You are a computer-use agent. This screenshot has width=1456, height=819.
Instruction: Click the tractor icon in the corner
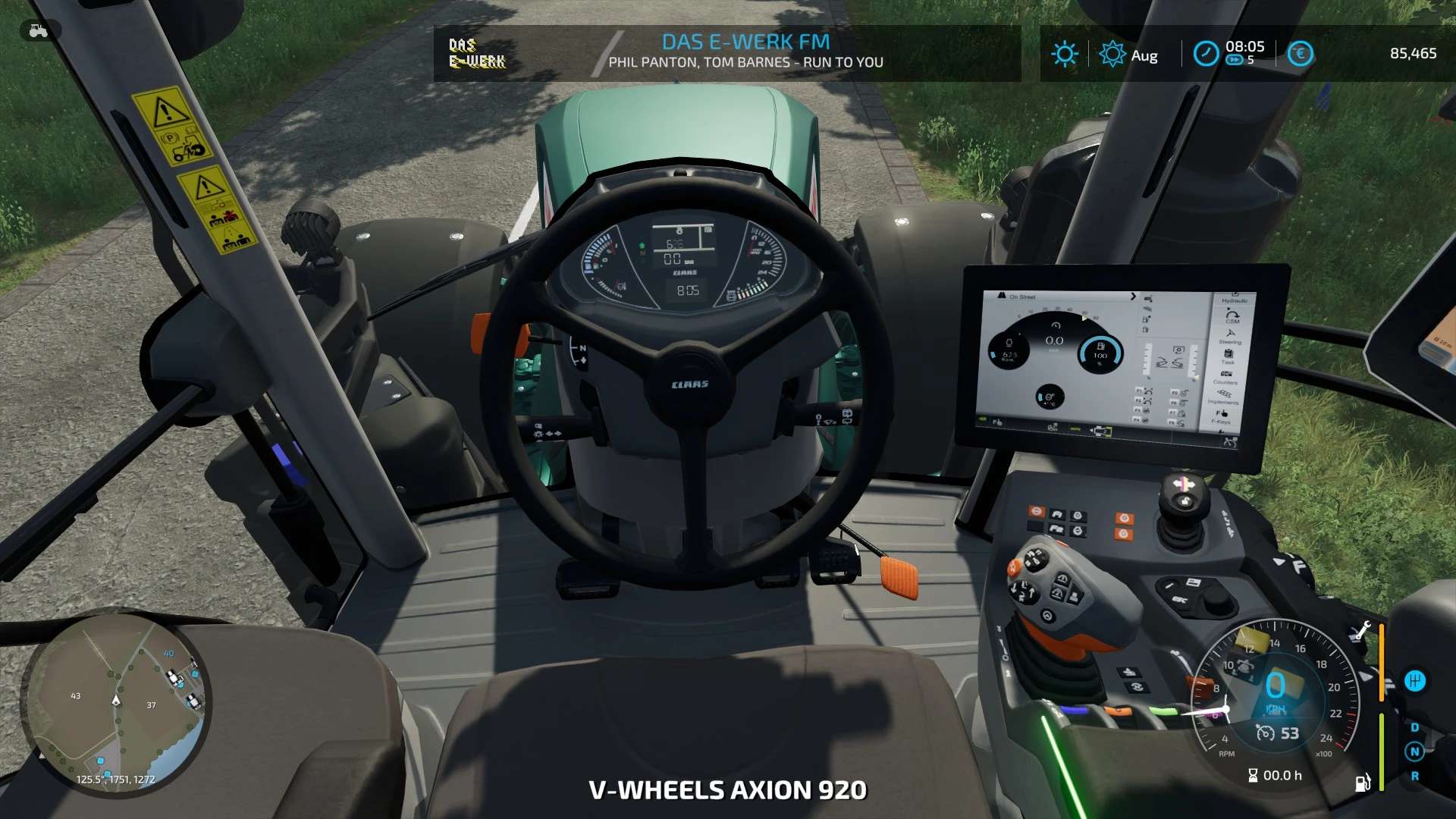click(38, 31)
